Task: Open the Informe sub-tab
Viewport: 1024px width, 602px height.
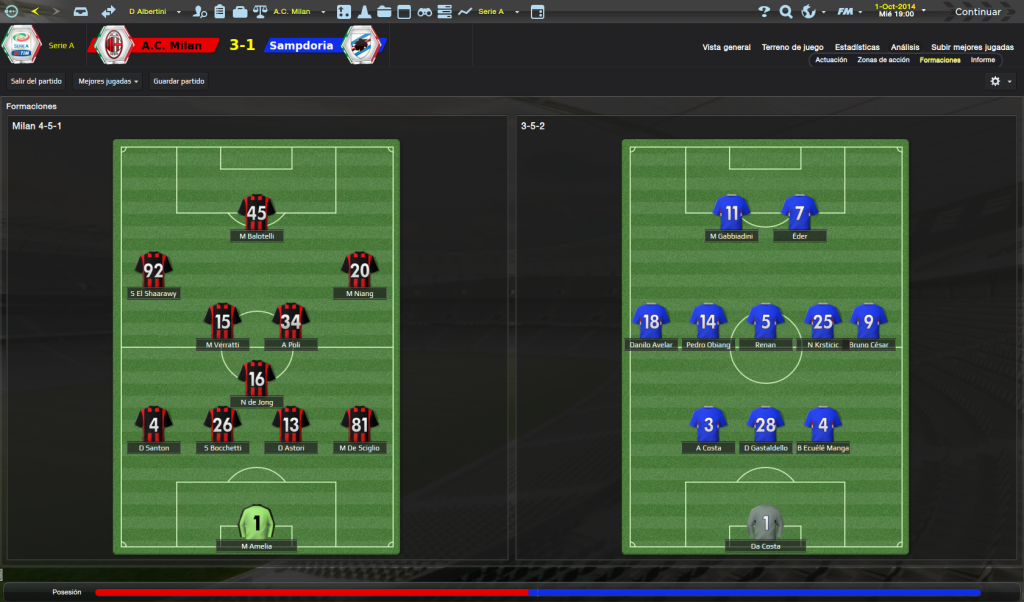Action: (x=982, y=60)
